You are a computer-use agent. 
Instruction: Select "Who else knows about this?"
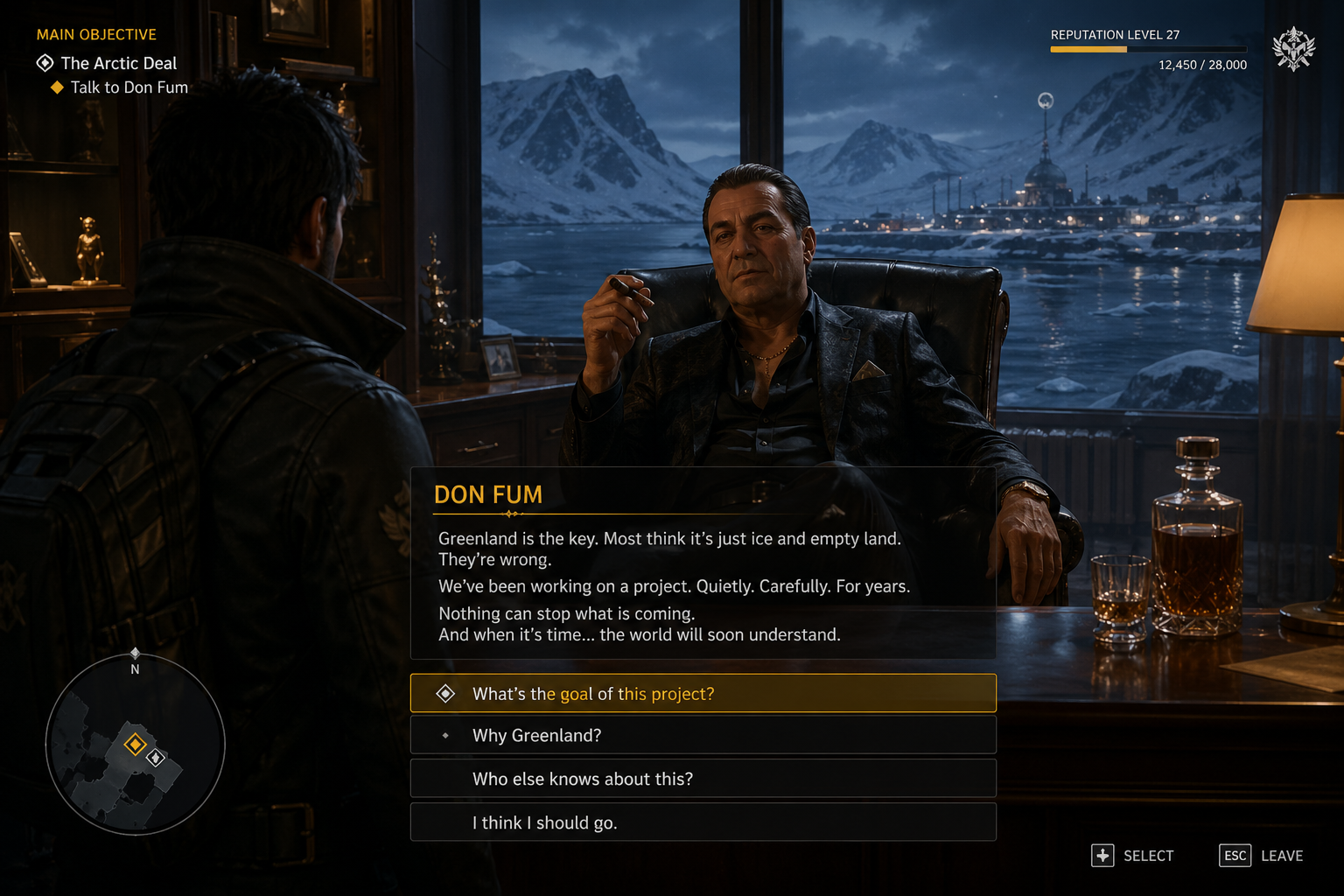click(703, 779)
